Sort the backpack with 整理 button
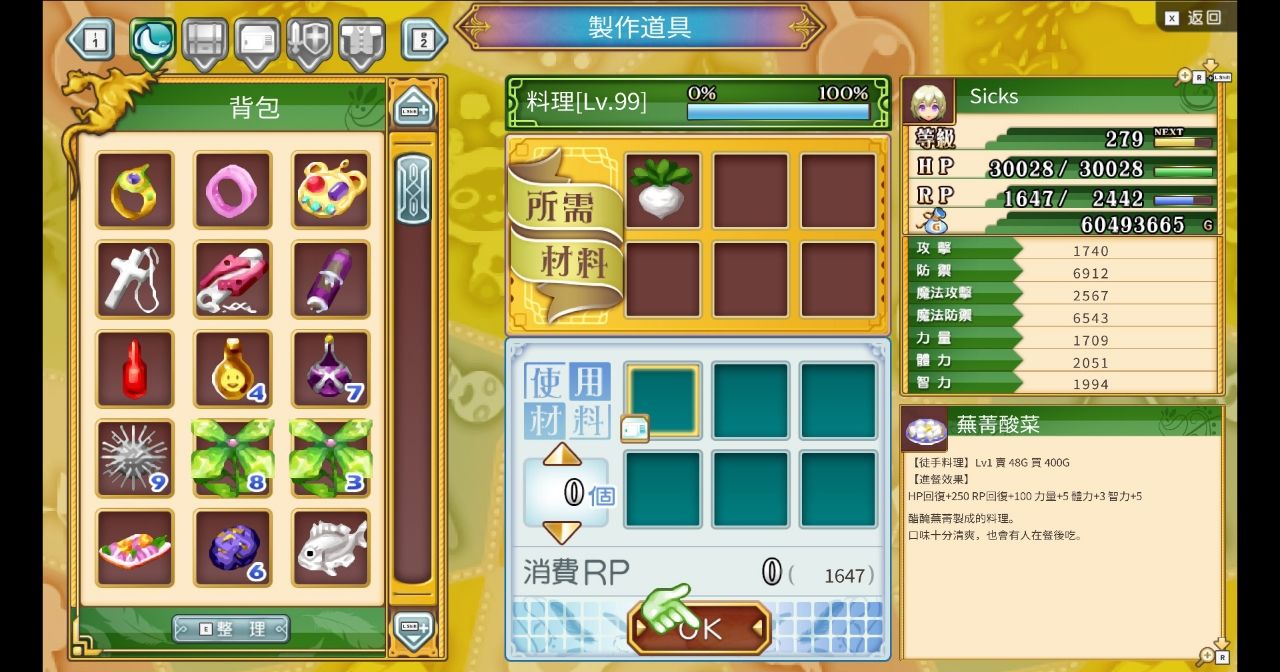Screen dimensions: 1280x672 coord(231,628)
